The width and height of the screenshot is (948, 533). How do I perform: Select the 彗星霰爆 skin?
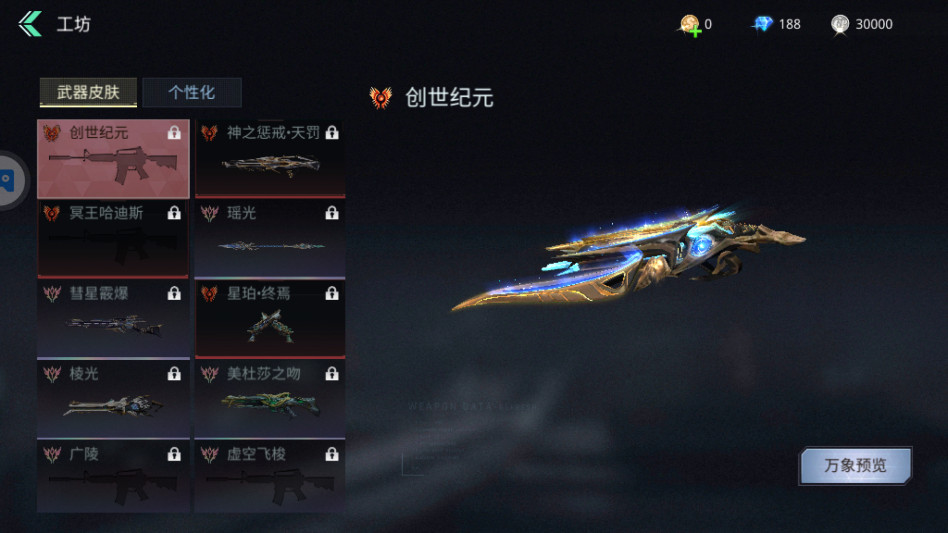113,319
